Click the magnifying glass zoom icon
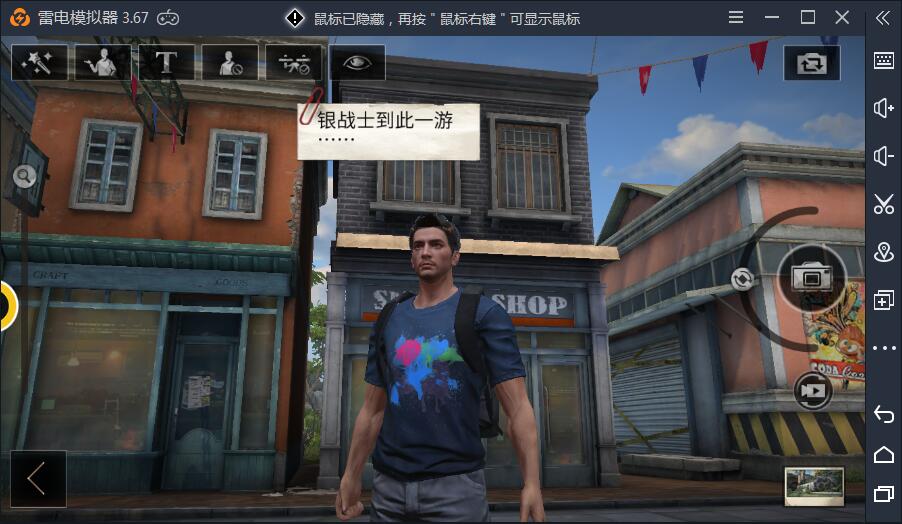 click(24, 177)
